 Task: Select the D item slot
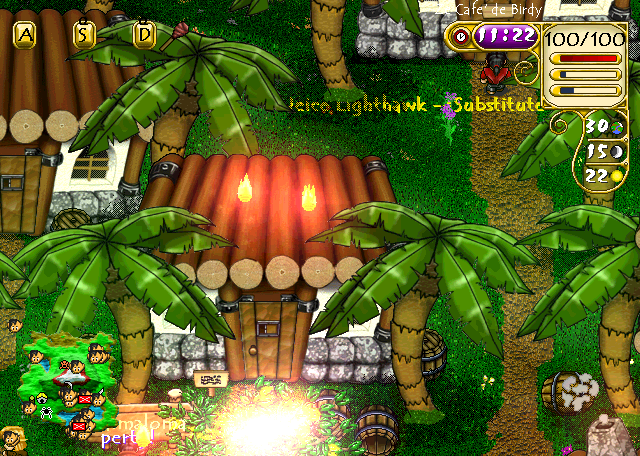[x=145, y=35]
